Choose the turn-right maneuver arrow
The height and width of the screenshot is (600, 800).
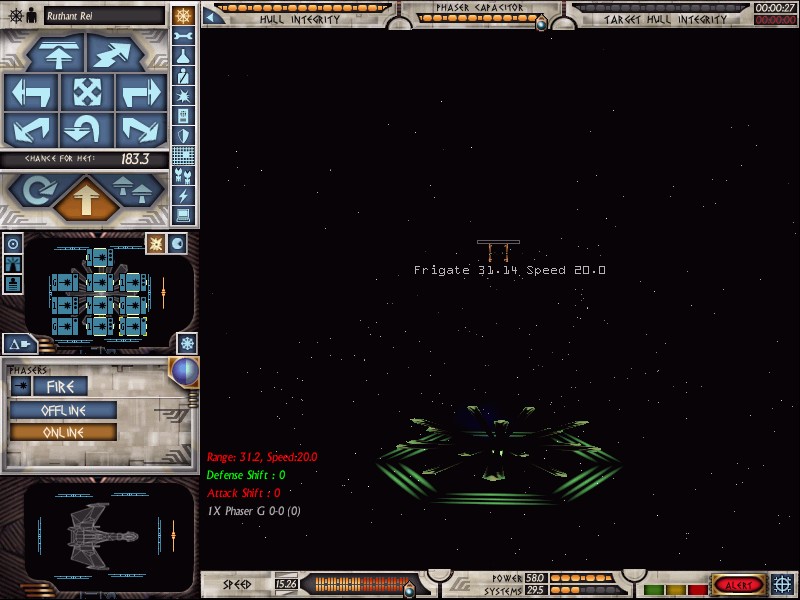coord(139,93)
